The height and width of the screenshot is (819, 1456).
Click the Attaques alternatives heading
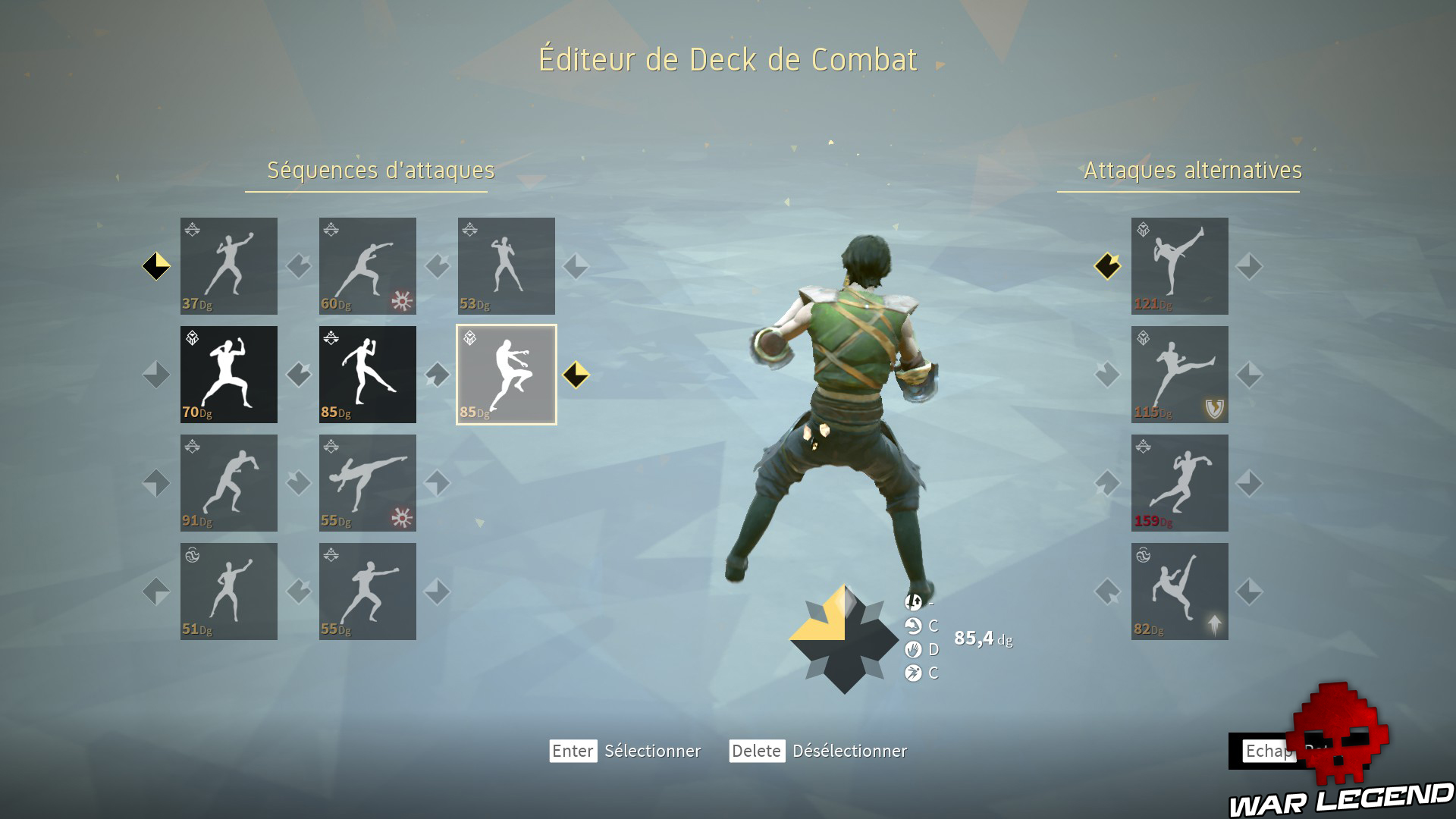click(1192, 171)
